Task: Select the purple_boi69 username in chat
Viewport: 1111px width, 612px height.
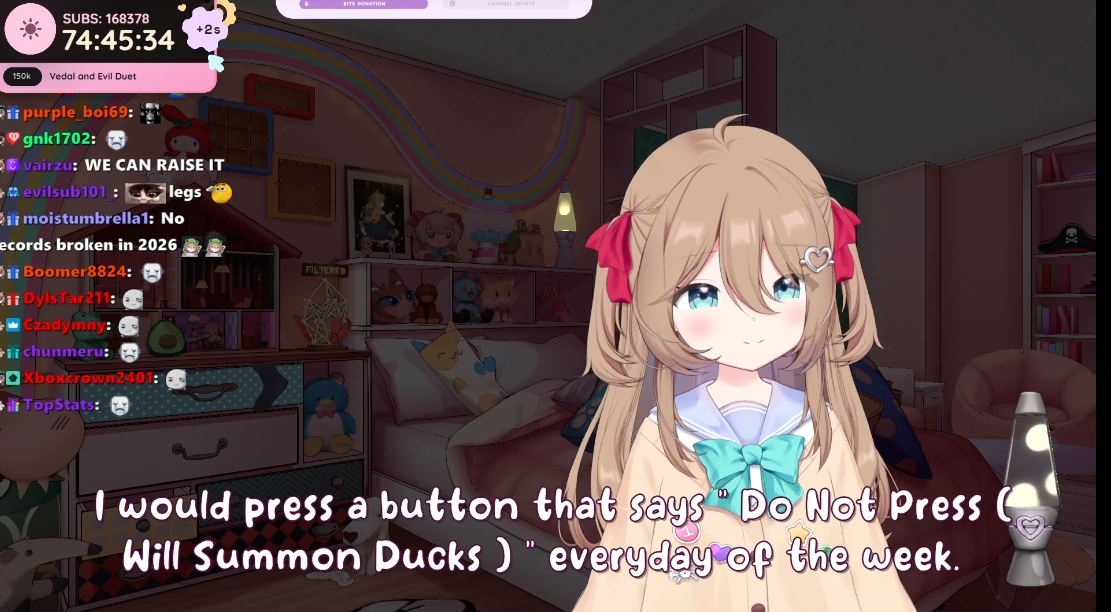Action: coord(75,112)
